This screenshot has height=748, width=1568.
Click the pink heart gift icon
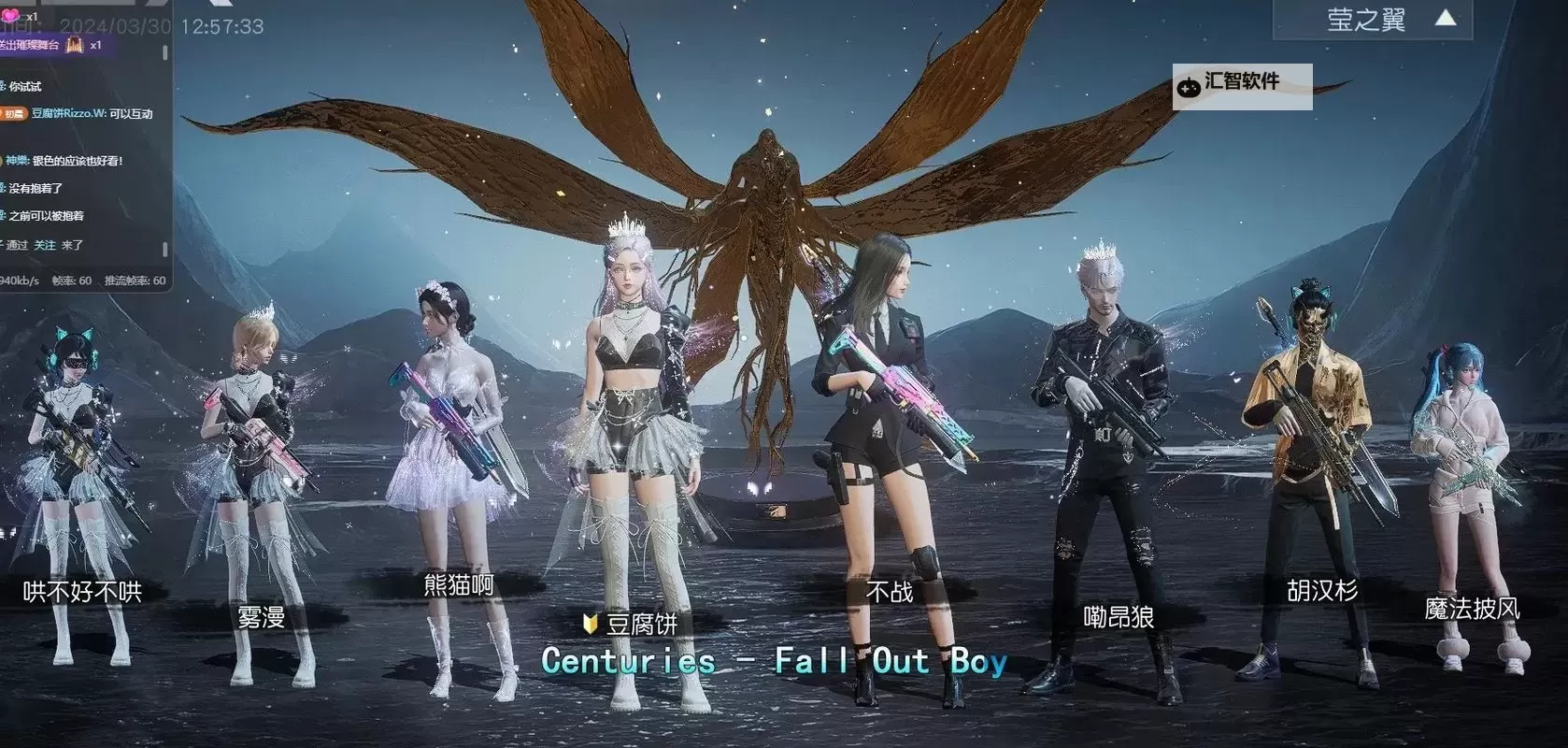click(10, 13)
